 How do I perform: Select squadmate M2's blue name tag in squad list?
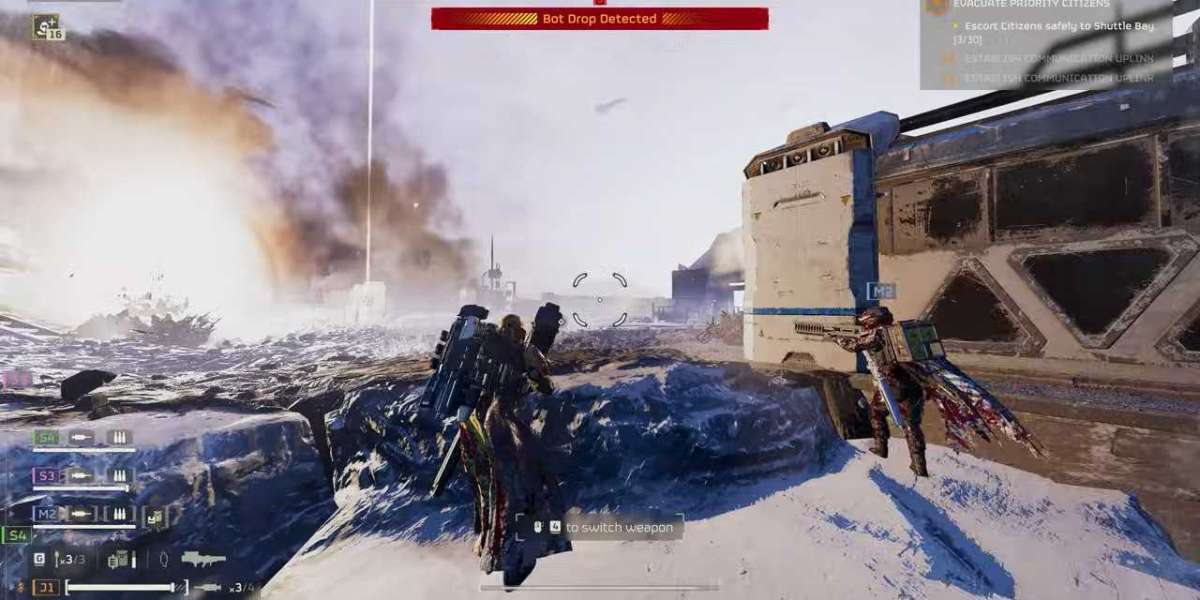click(46, 514)
